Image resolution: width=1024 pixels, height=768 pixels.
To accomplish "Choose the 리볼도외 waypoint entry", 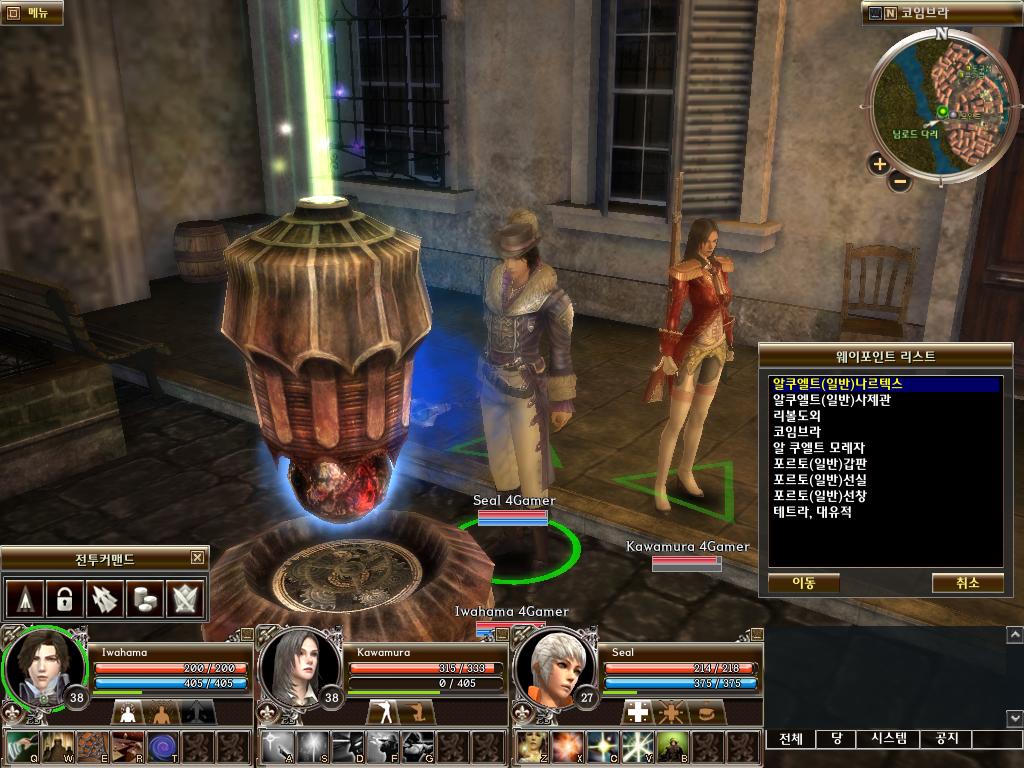I will coord(797,416).
